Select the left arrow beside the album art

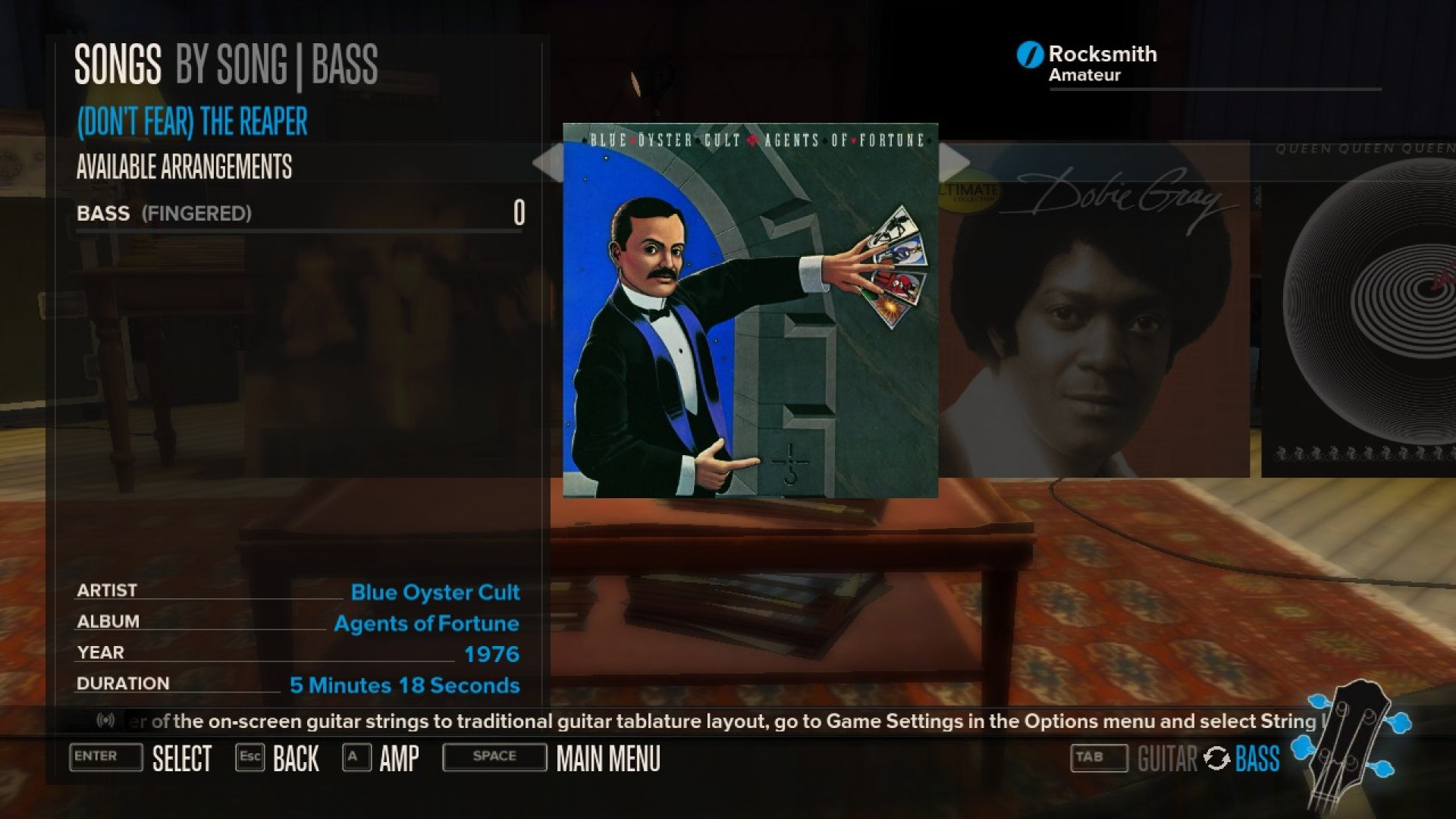548,162
